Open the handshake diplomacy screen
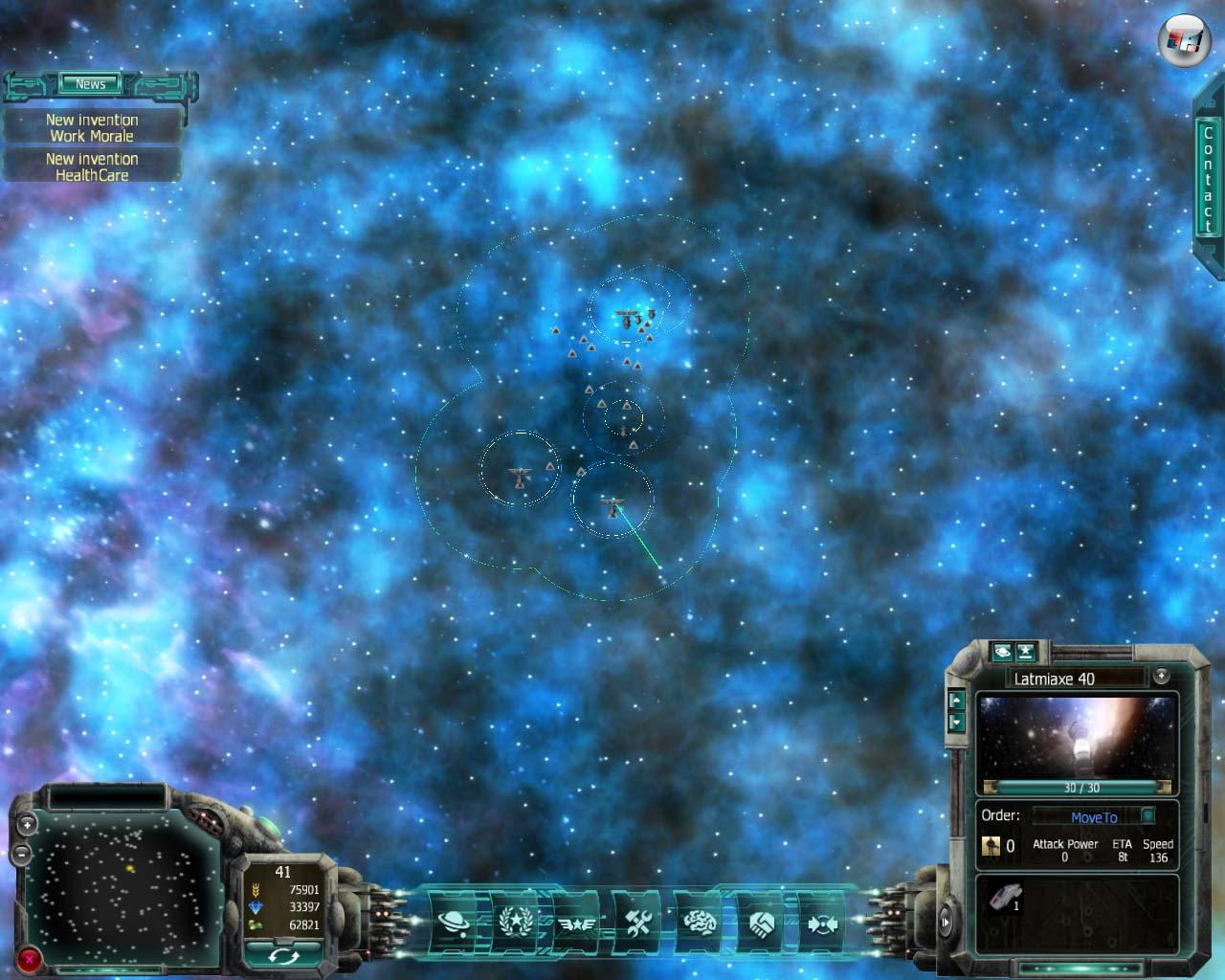The height and width of the screenshot is (980, 1225). pos(761,923)
